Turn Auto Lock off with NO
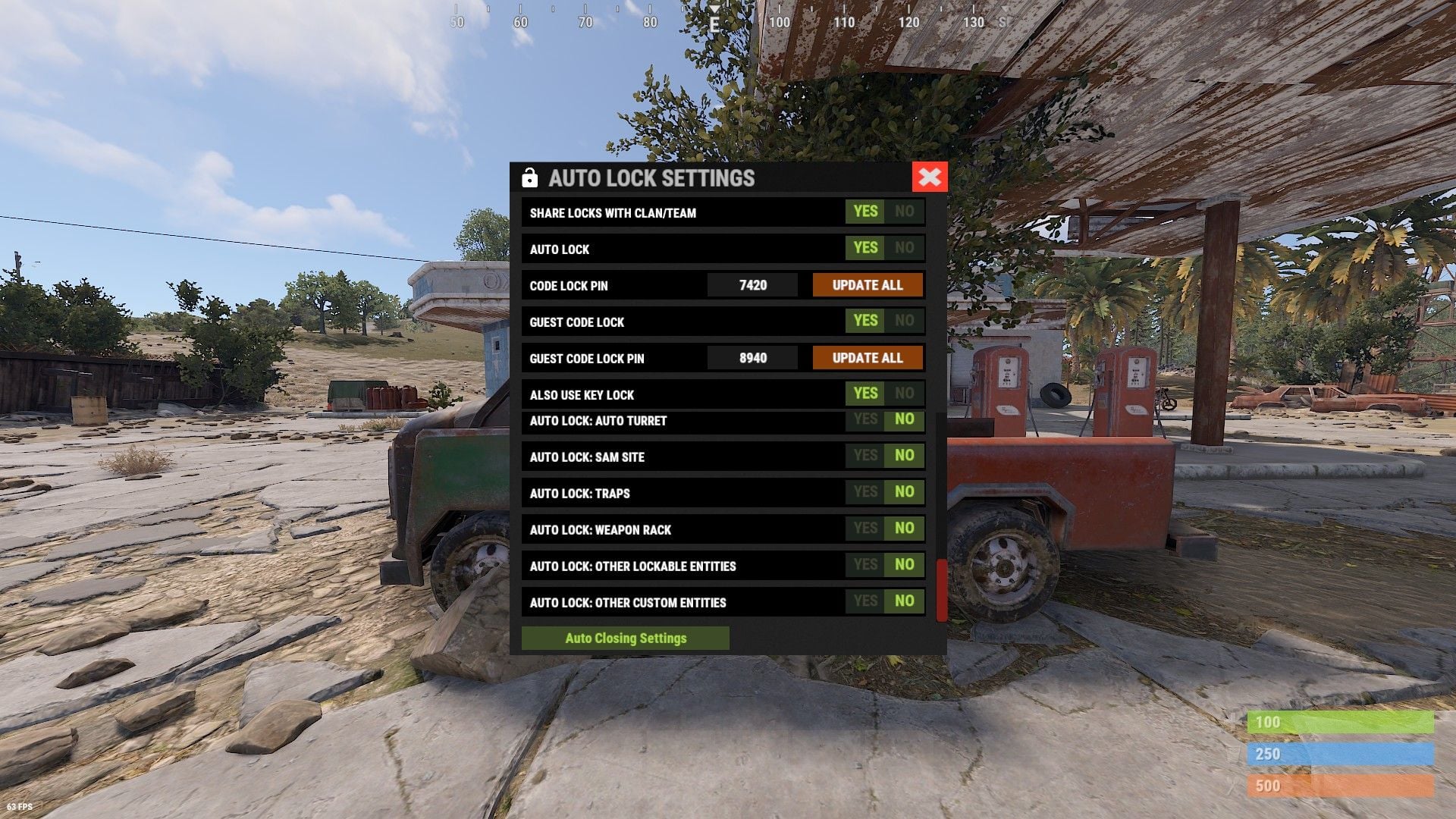1456x819 pixels. click(904, 248)
